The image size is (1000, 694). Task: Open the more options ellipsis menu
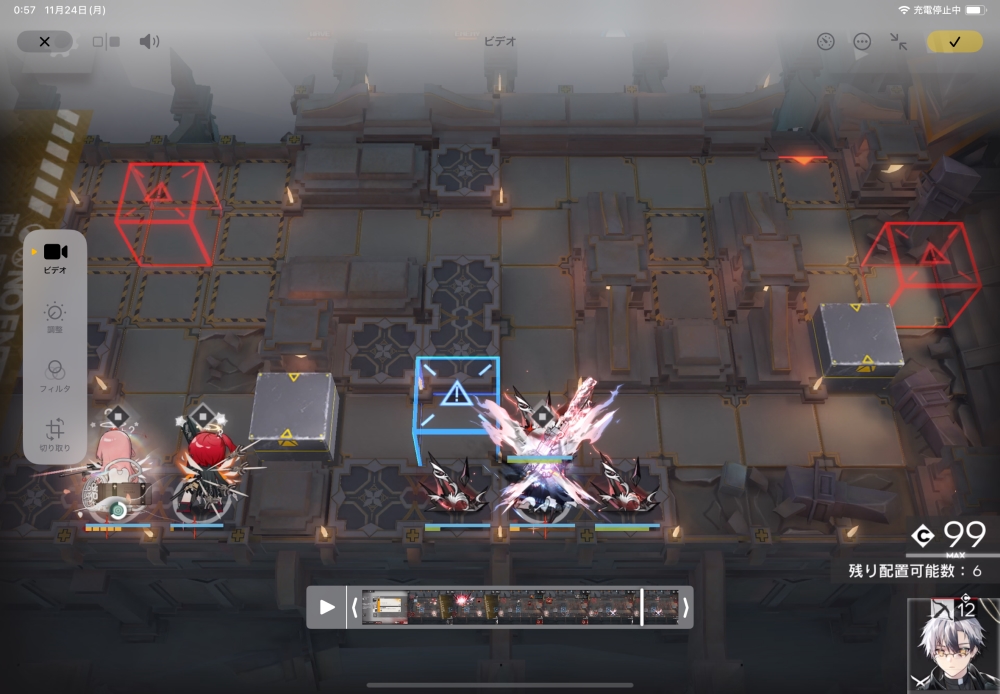(862, 42)
